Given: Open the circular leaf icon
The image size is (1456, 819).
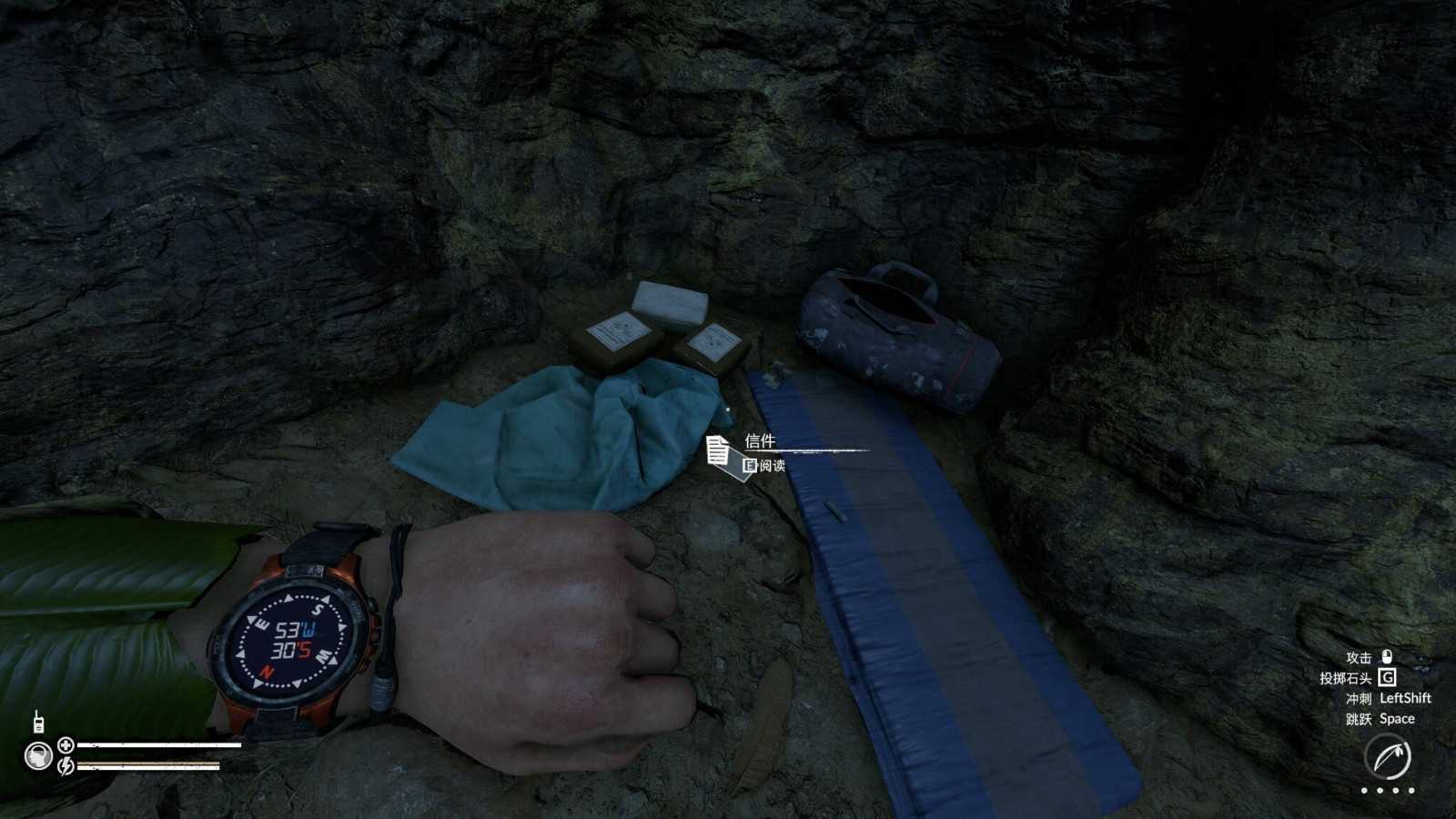Looking at the screenshot, I should click(x=1388, y=757).
